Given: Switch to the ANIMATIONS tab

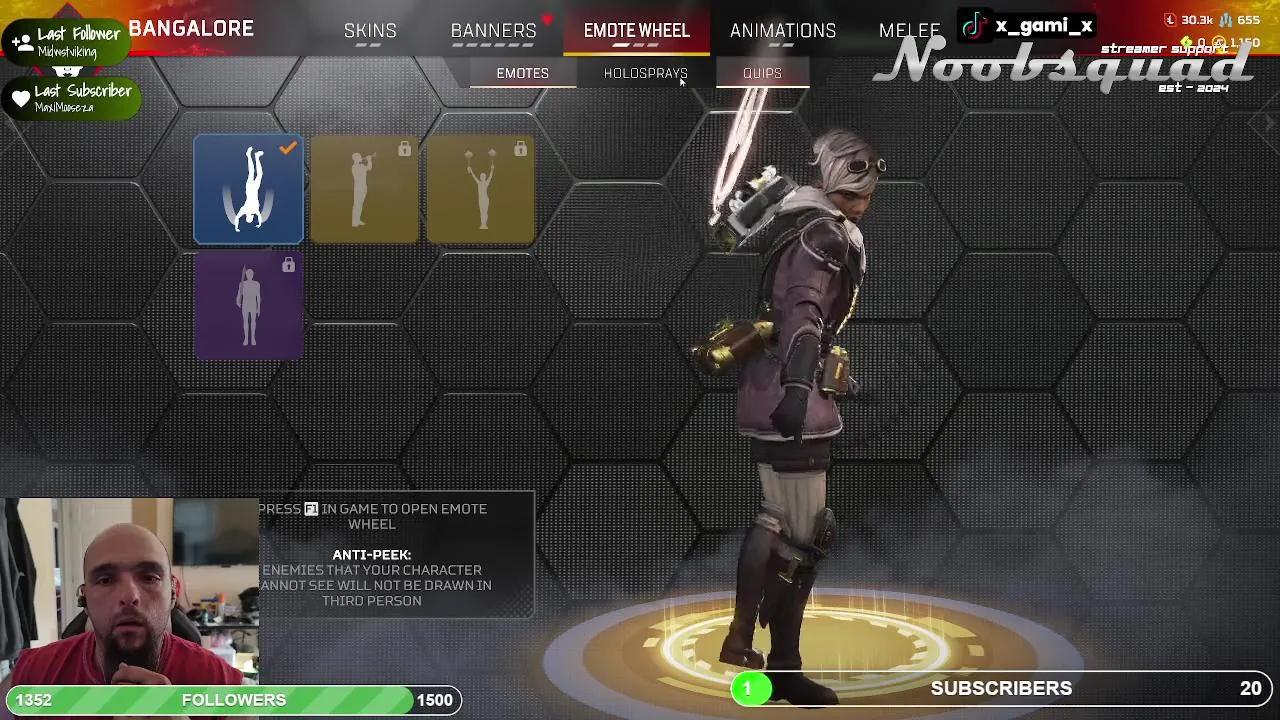Looking at the screenshot, I should coord(783,30).
